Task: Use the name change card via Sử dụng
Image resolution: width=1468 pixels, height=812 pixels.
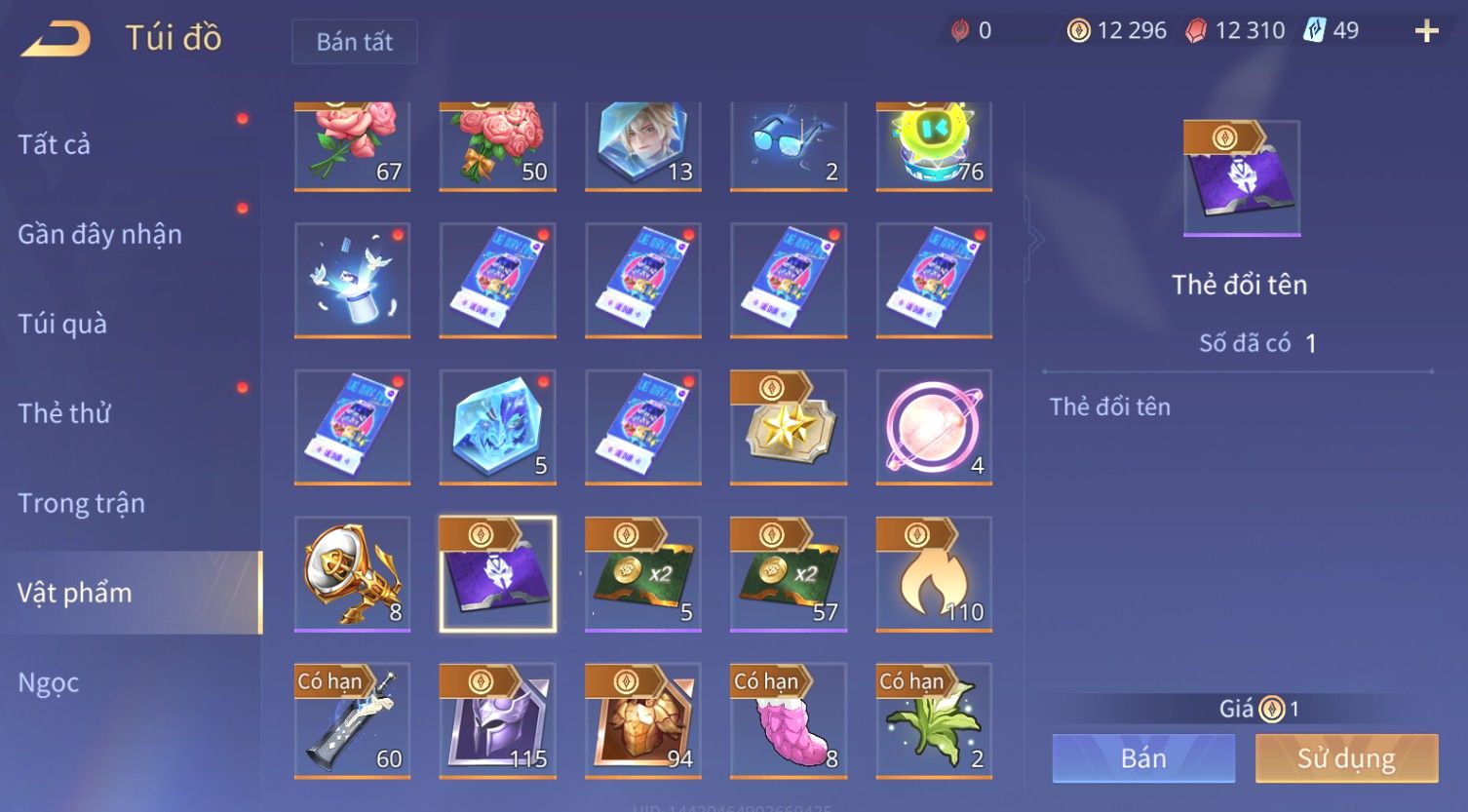Action: 1346,758
